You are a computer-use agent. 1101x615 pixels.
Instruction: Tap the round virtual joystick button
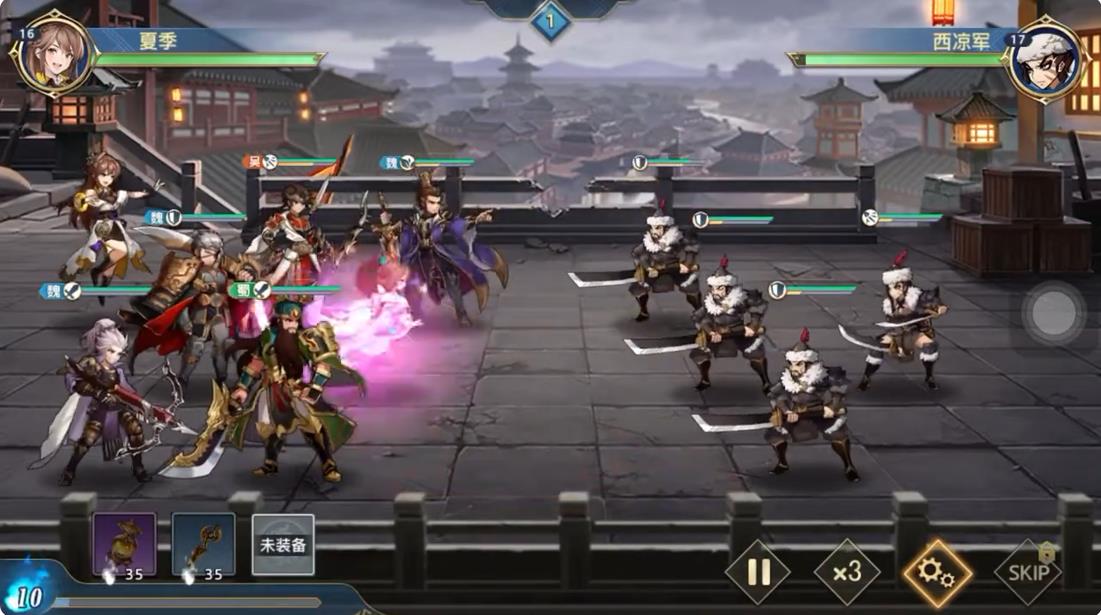pyautogui.click(x=1053, y=314)
